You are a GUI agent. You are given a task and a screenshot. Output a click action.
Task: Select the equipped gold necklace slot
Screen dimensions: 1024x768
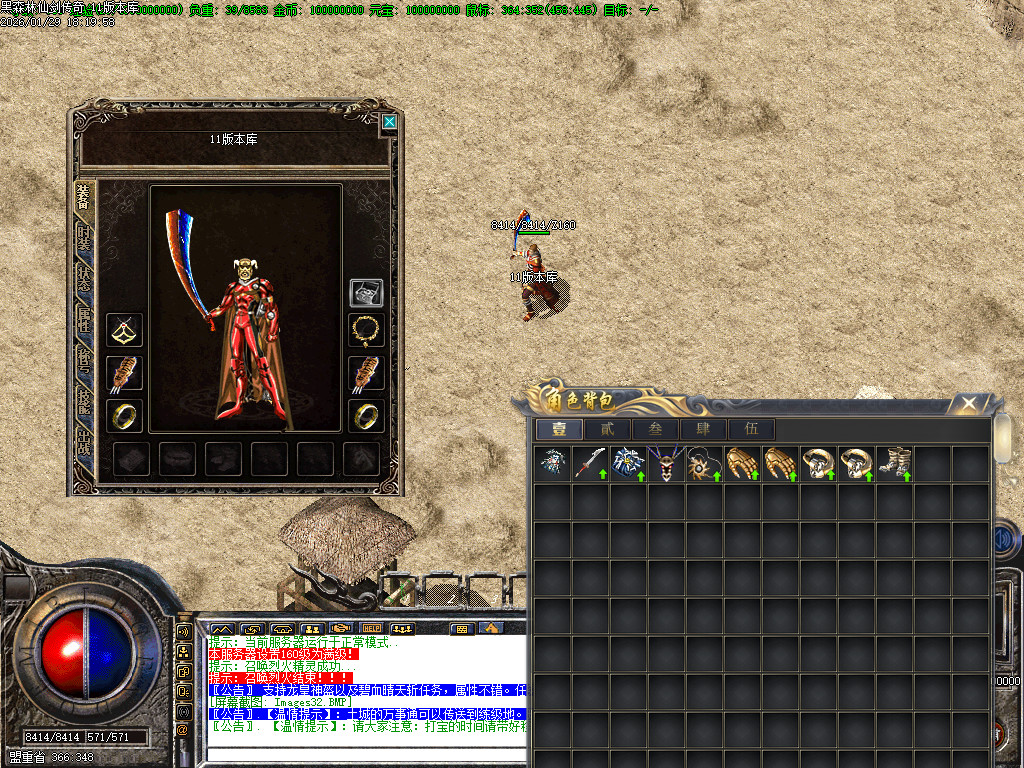[x=366, y=328]
